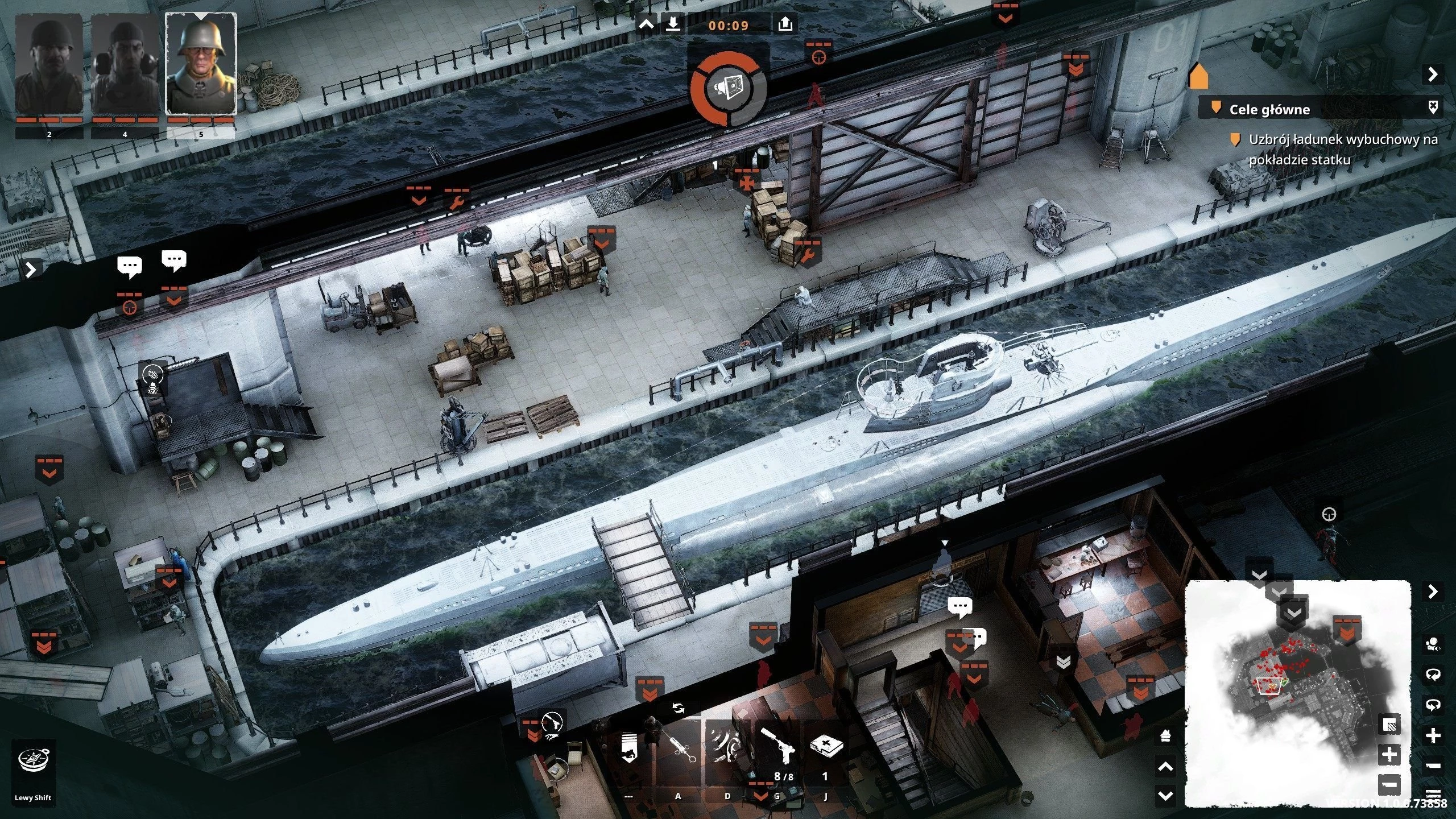
Task: Click the quick save download-arrow button
Action: [x=673, y=24]
